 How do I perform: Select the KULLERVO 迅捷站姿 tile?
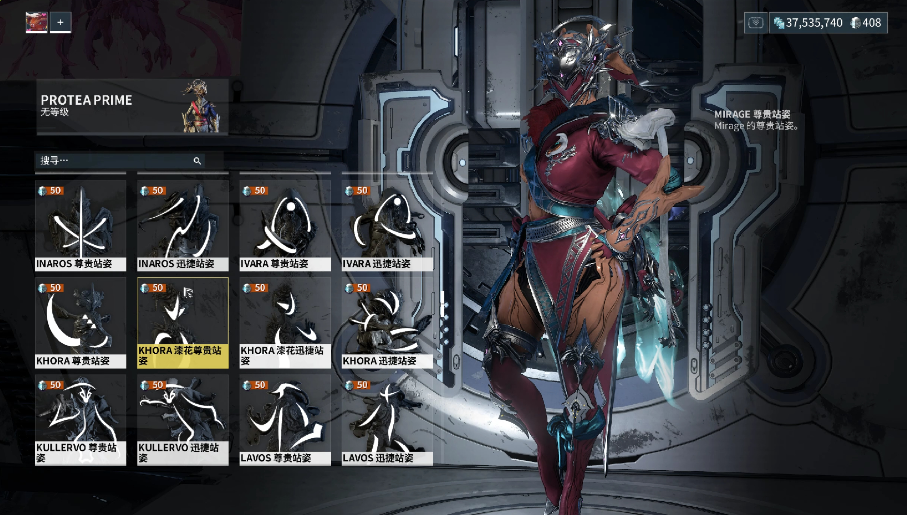point(183,420)
